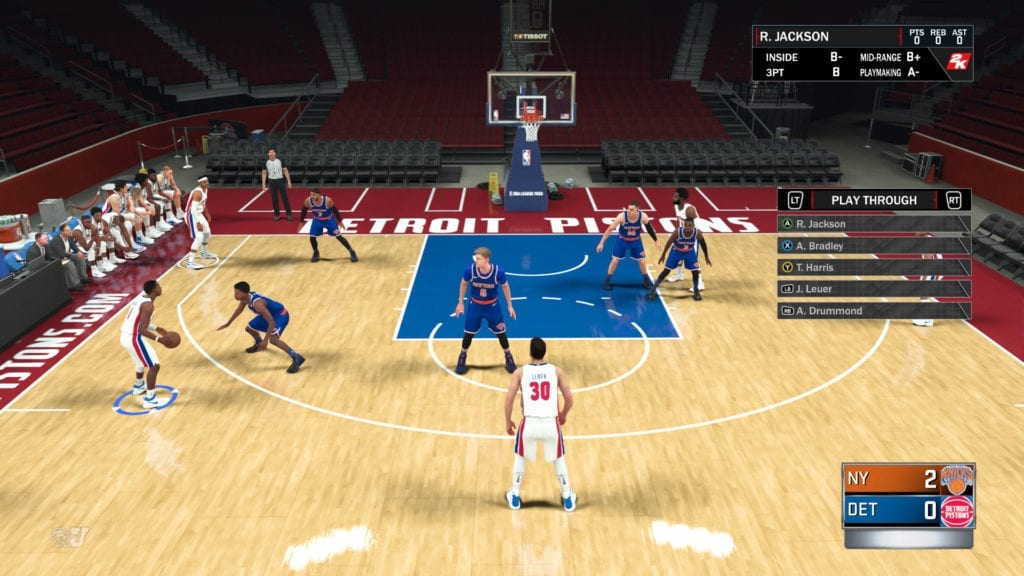Select the J. Leuer row

(x=873, y=289)
